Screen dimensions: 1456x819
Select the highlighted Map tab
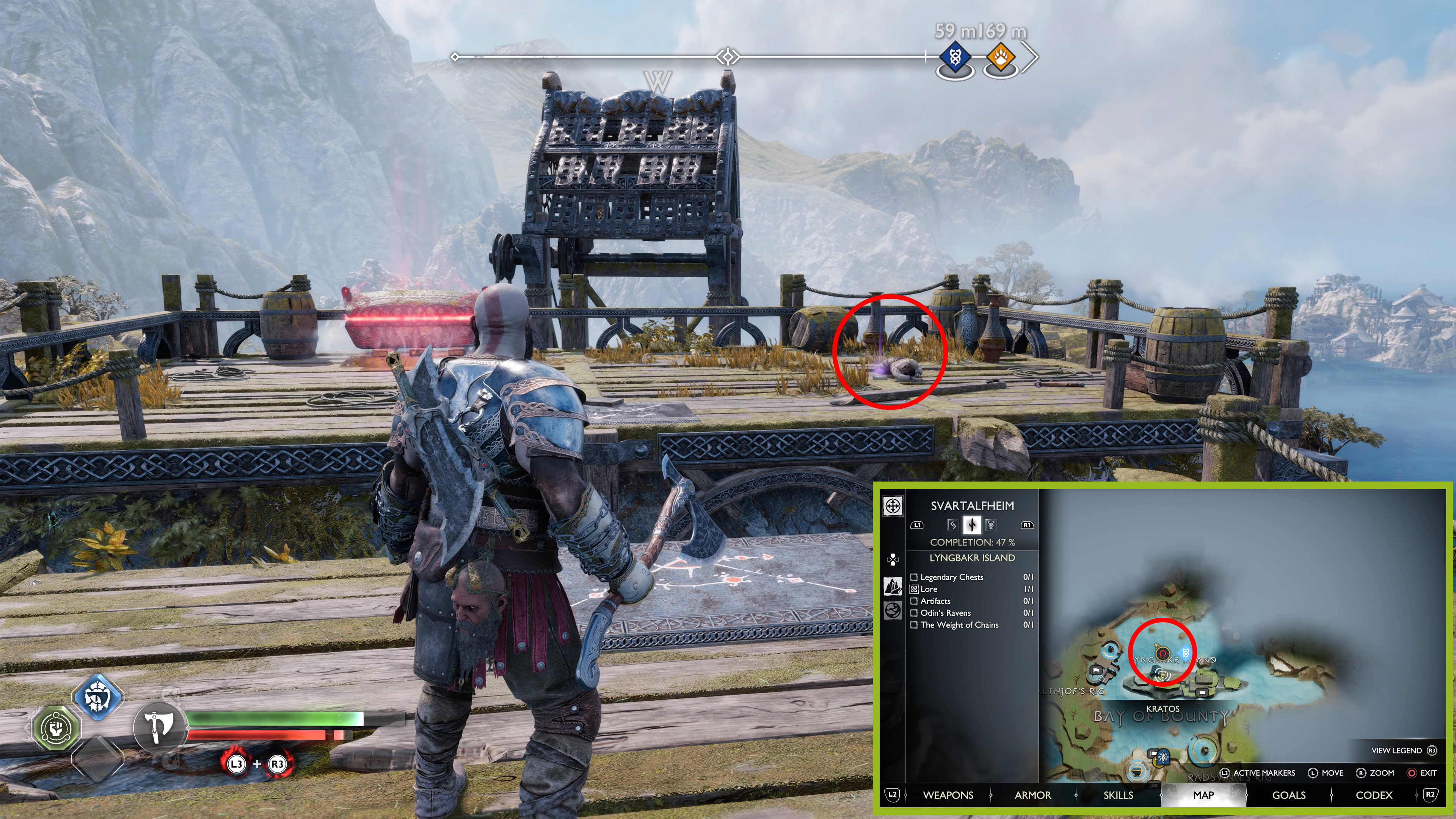click(1203, 795)
